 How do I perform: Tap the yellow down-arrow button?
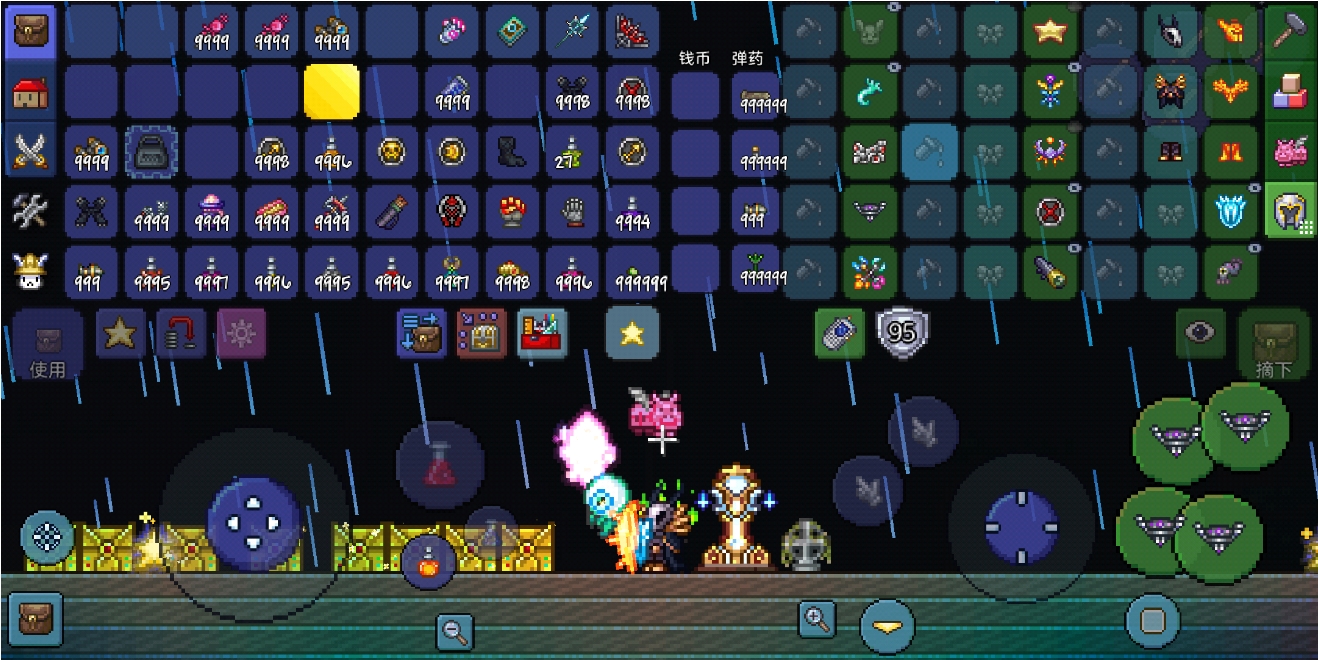pos(887,626)
